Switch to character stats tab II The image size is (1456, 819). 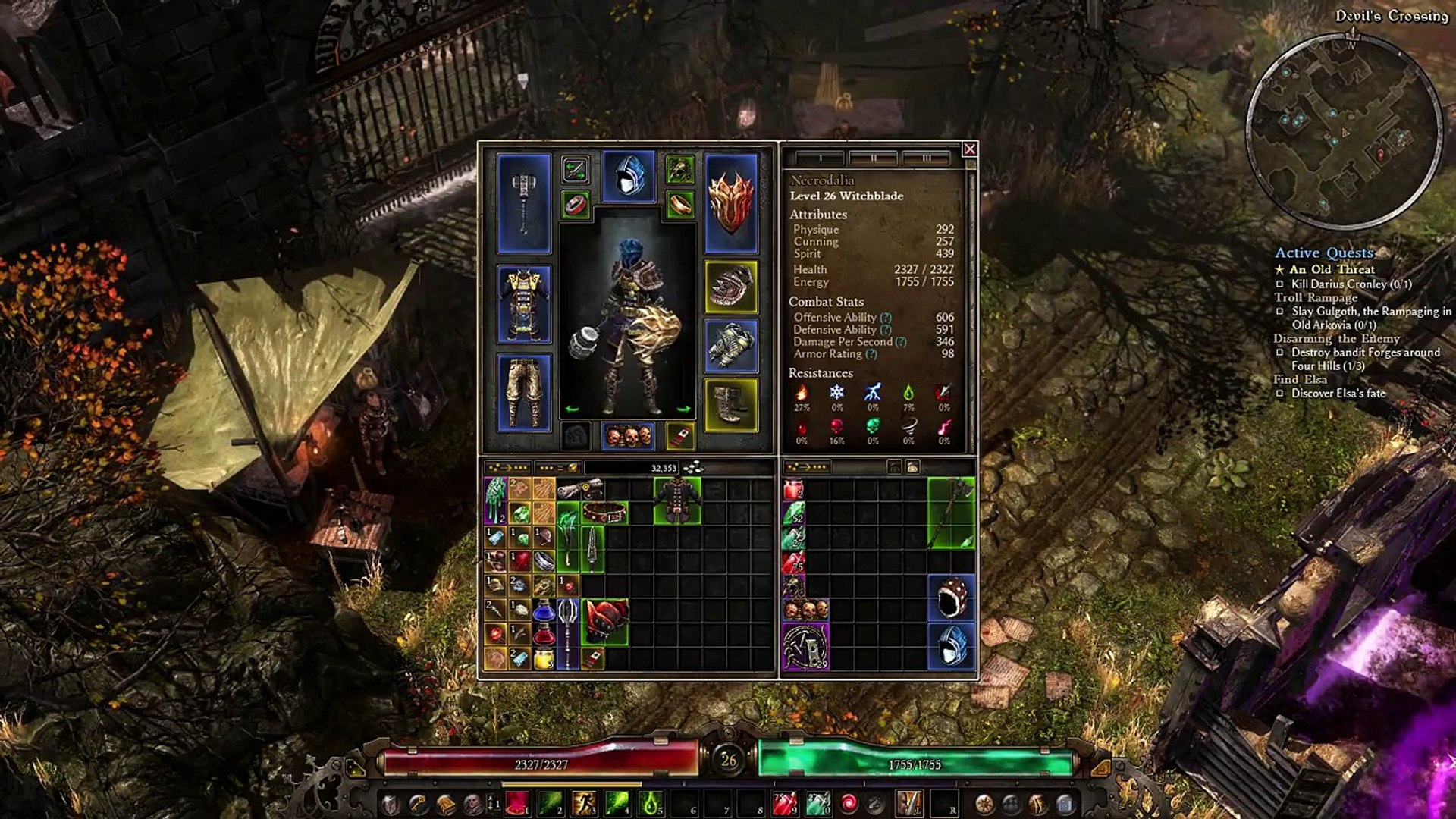pyautogui.click(x=873, y=158)
